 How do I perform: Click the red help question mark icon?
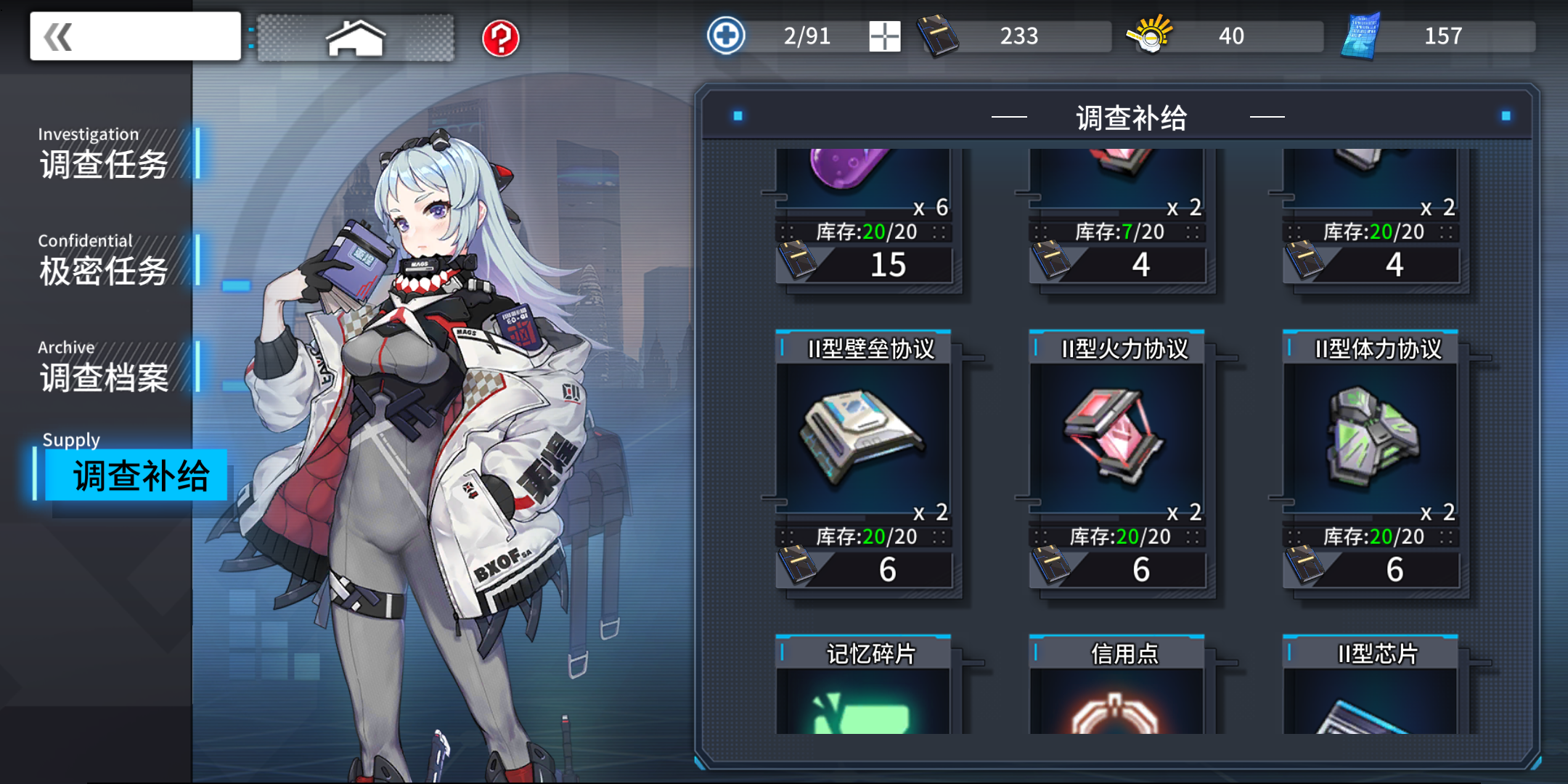(x=502, y=40)
